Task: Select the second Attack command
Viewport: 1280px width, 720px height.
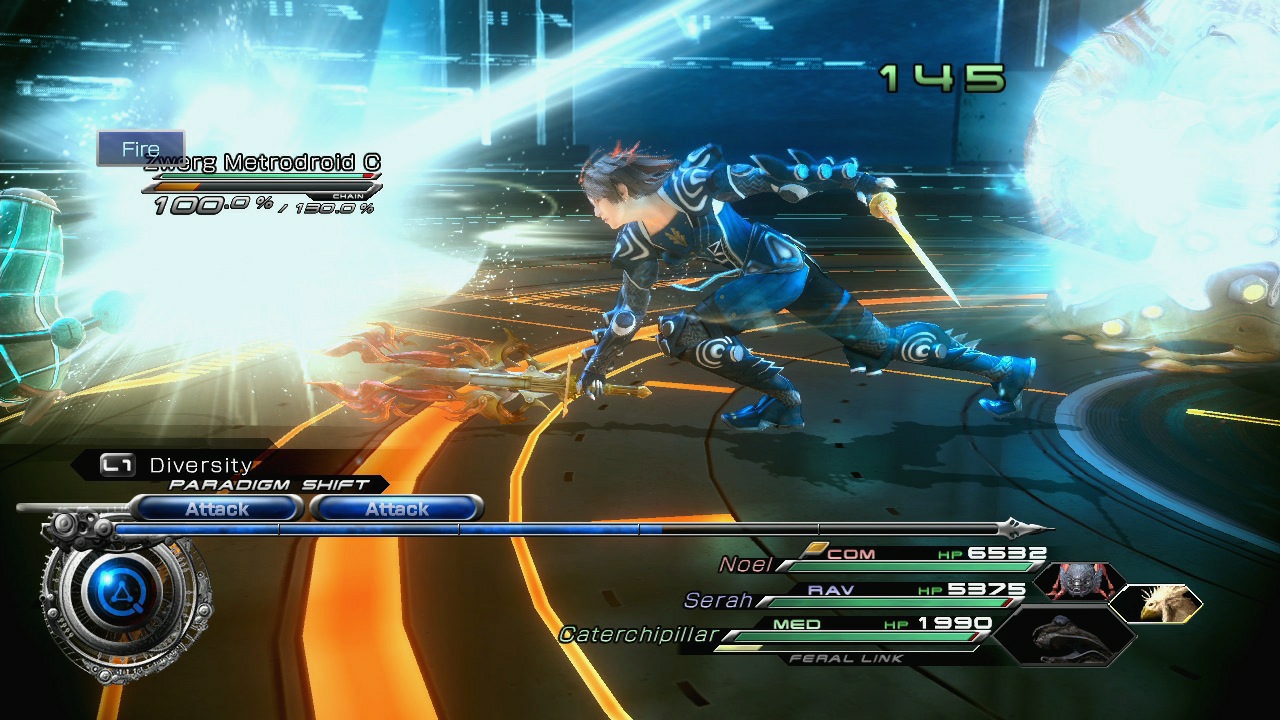Action: coord(397,509)
